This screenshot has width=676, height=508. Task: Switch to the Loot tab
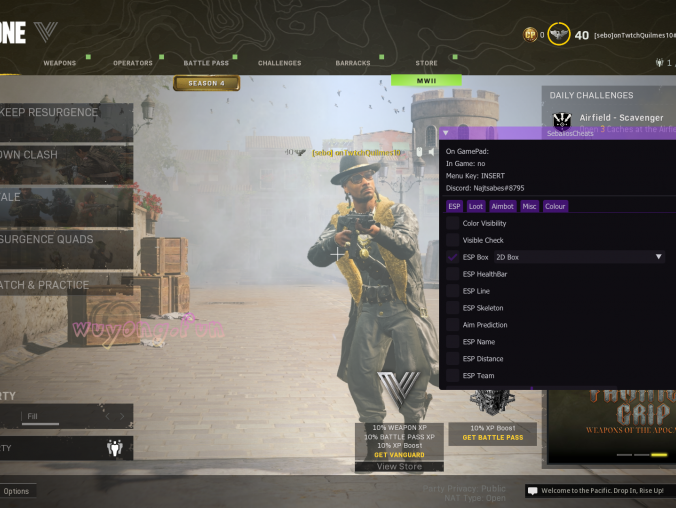pos(476,206)
